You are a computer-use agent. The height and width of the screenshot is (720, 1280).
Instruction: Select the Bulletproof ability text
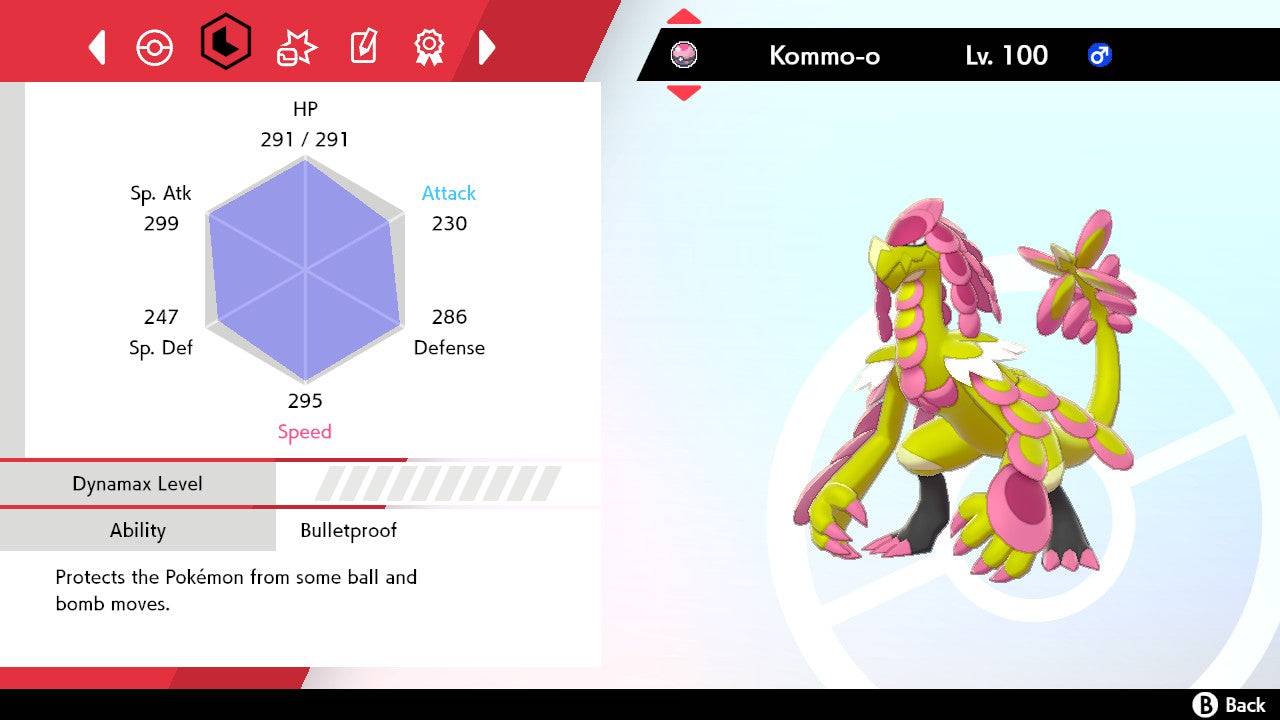point(349,530)
